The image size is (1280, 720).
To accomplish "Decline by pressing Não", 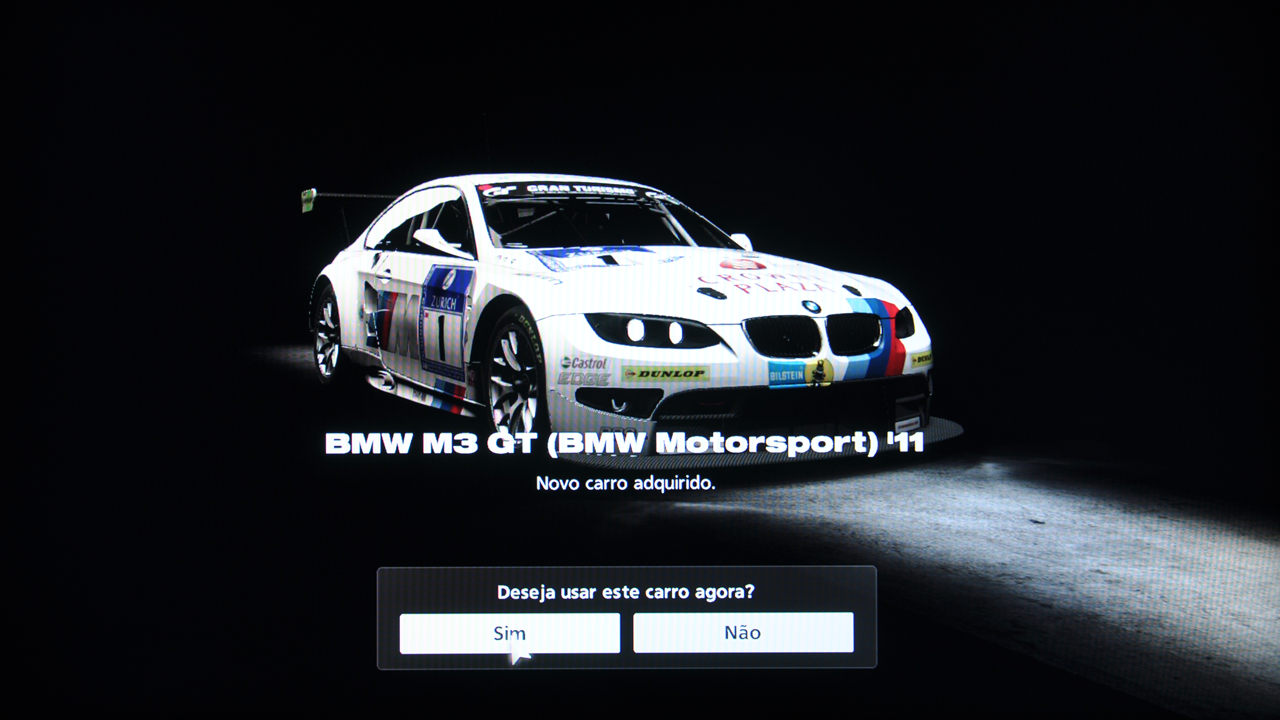I will pos(743,632).
